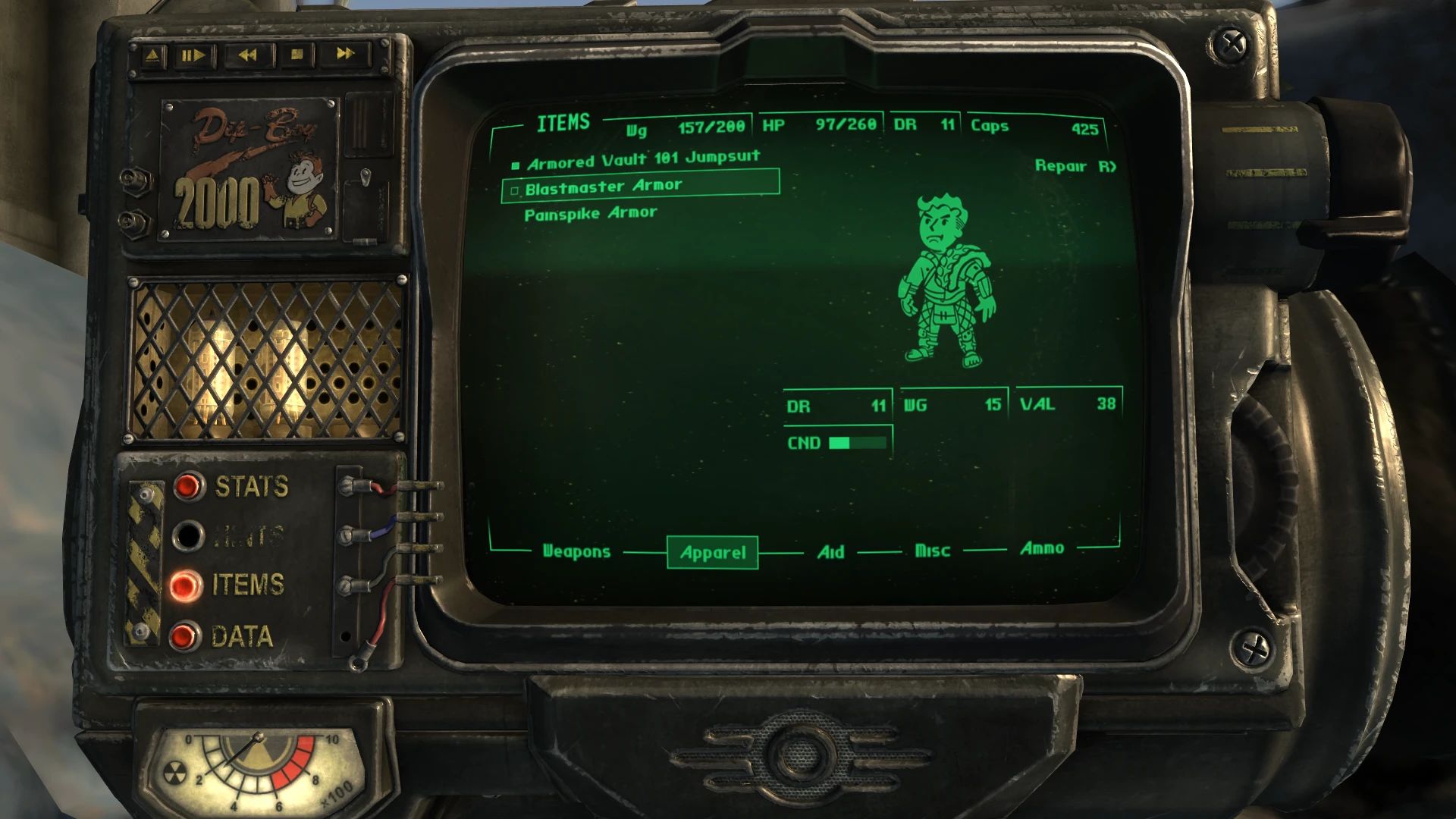Select Painspike Armor in the item list
The image size is (1456, 819).
pos(591,212)
